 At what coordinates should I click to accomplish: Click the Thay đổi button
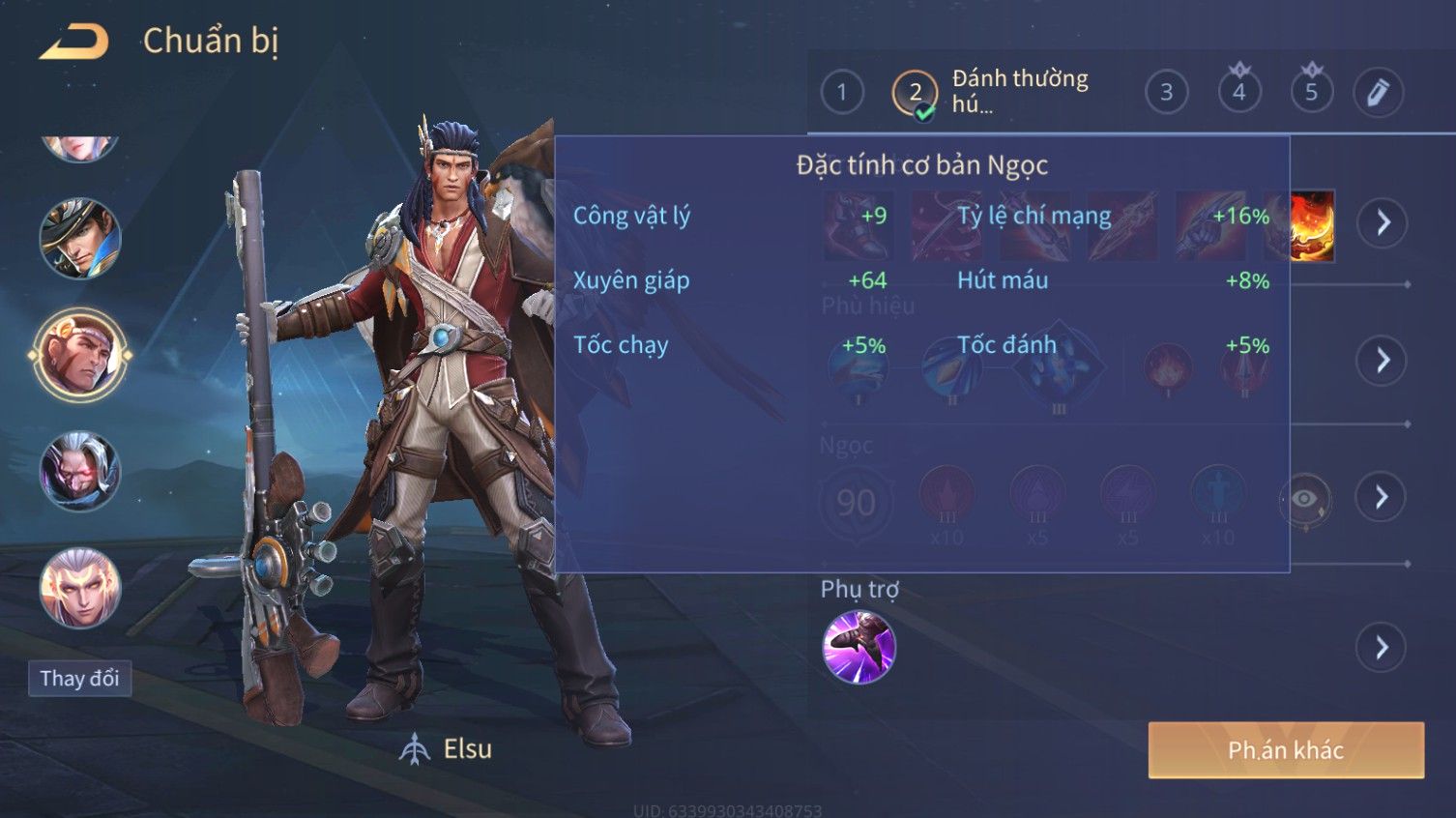pos(79,679)
